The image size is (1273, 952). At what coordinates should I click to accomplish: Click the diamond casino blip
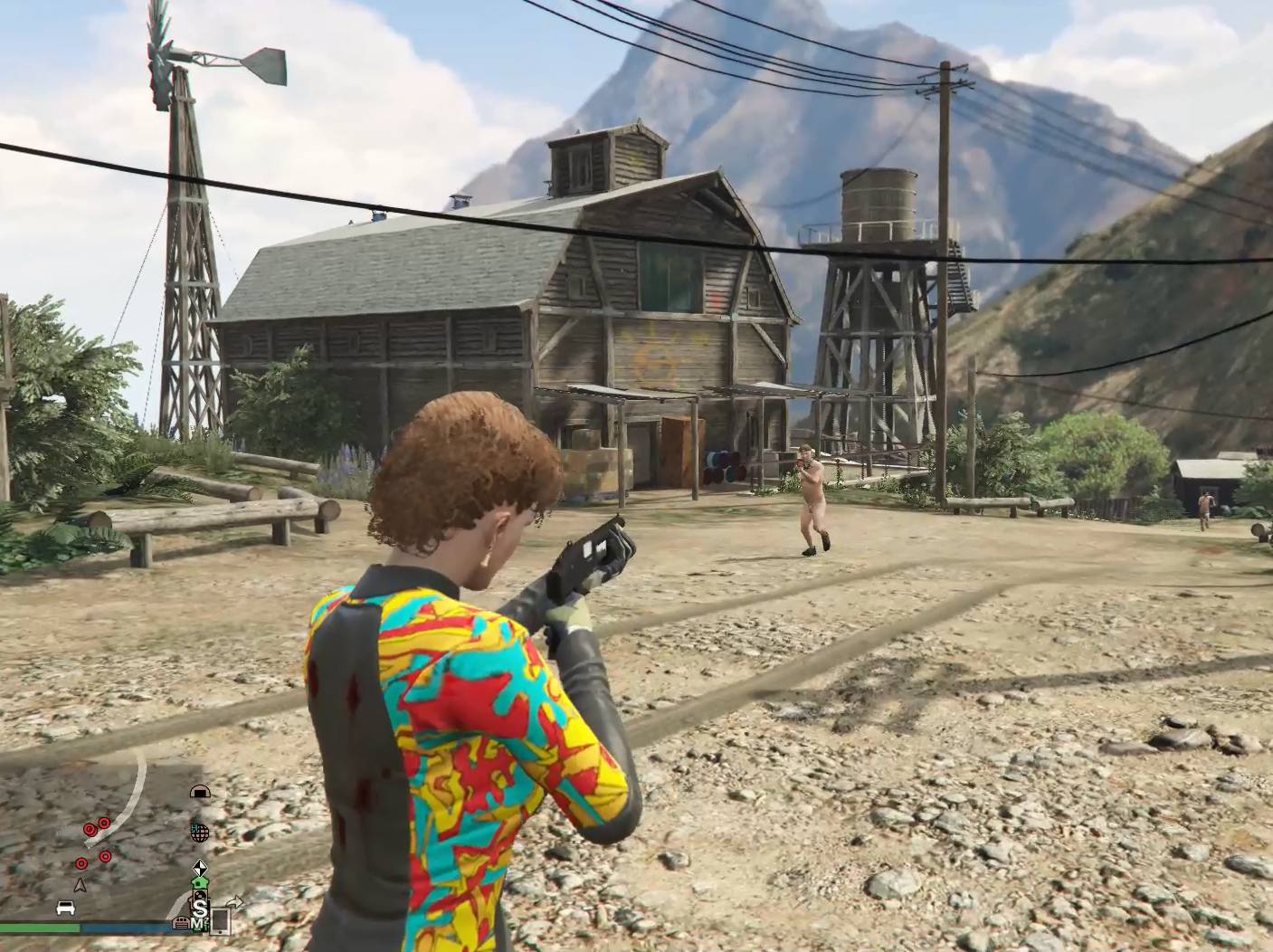(x=202, y=869)
